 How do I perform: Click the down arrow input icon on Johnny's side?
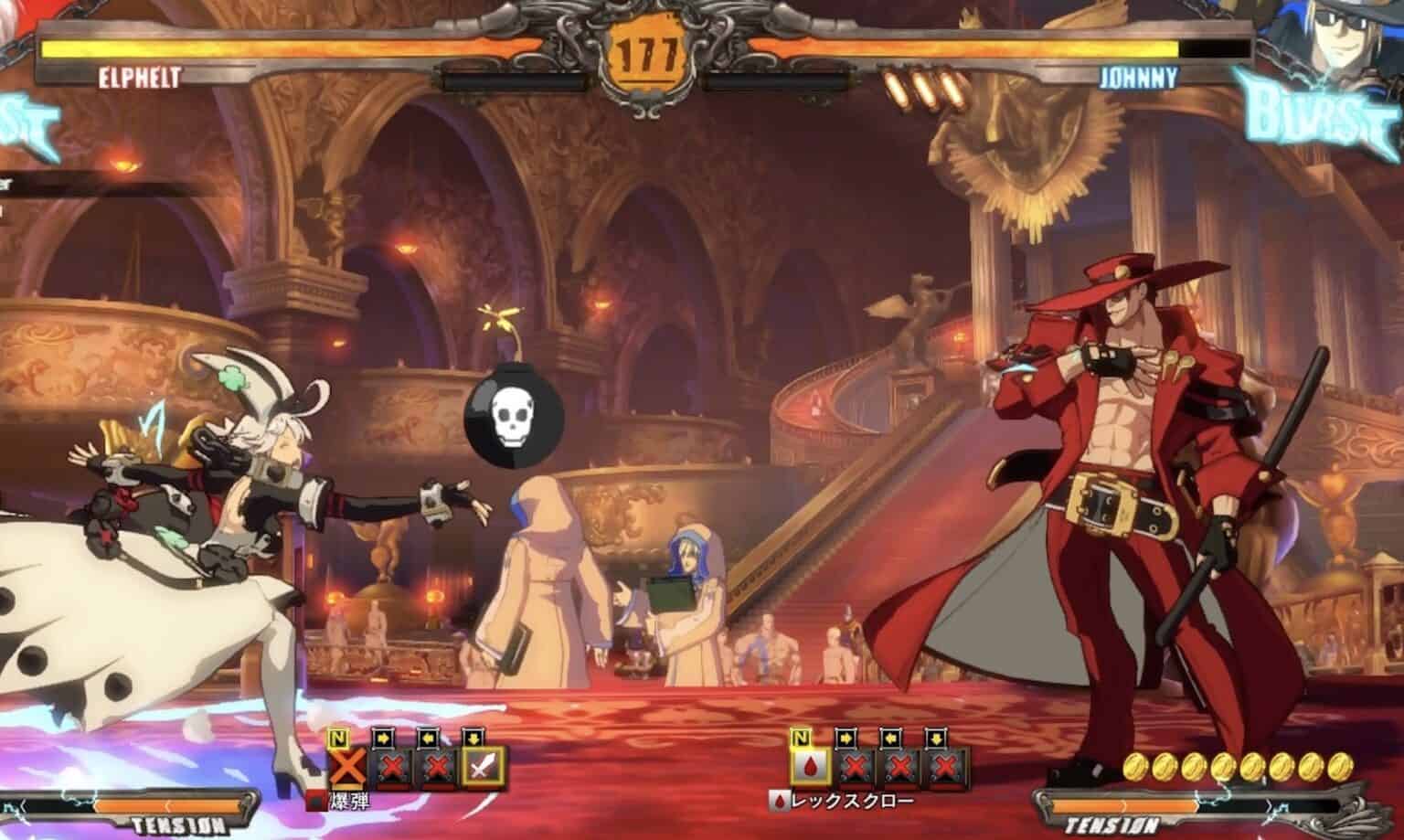tap(940, 736)
